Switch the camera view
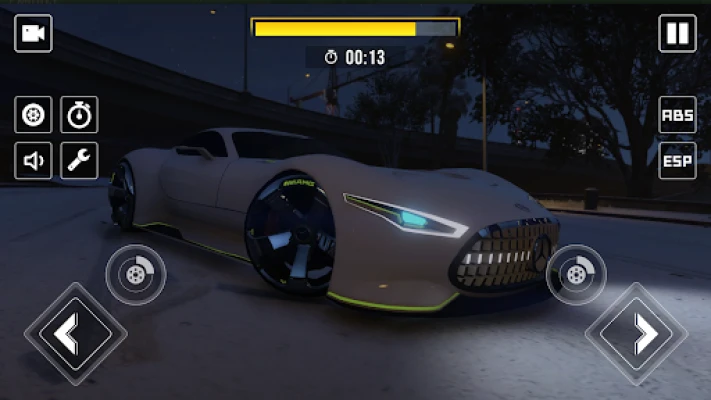This screenshot has height=400, width=711. coord(33,34)
